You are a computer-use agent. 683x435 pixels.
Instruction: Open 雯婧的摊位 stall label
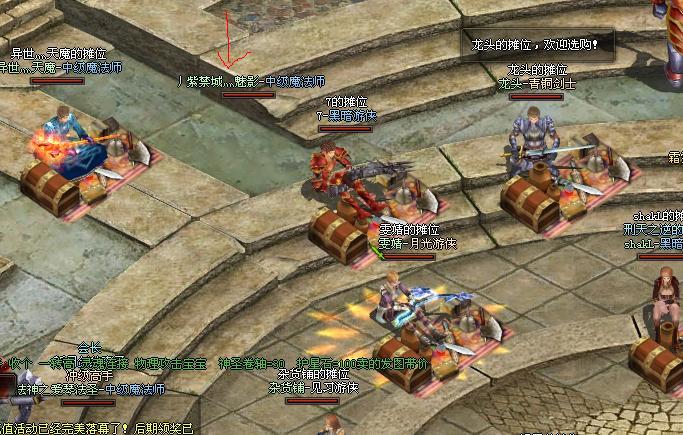[x=411, y=230]
